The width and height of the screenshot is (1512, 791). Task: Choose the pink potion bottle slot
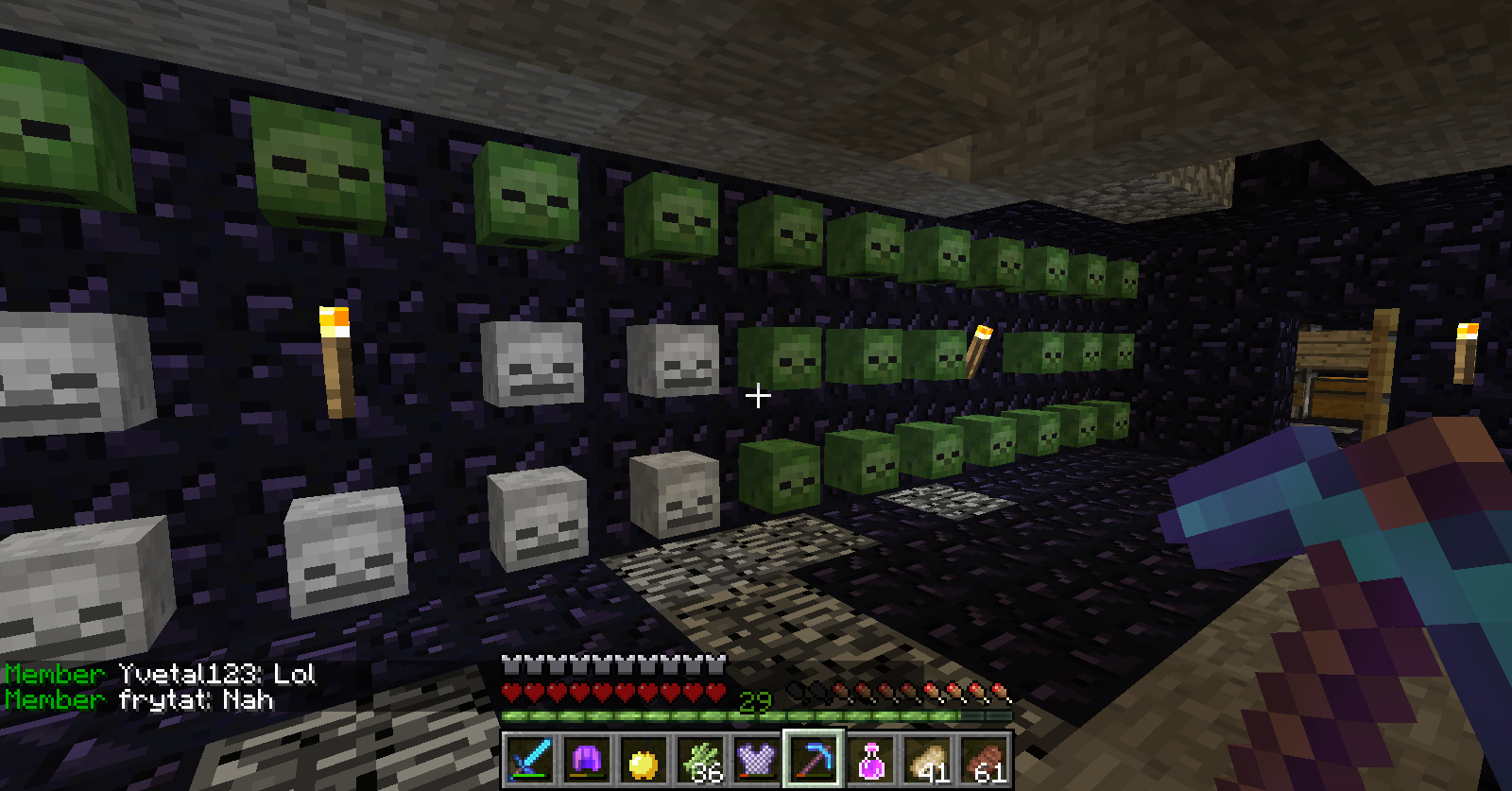870,760
